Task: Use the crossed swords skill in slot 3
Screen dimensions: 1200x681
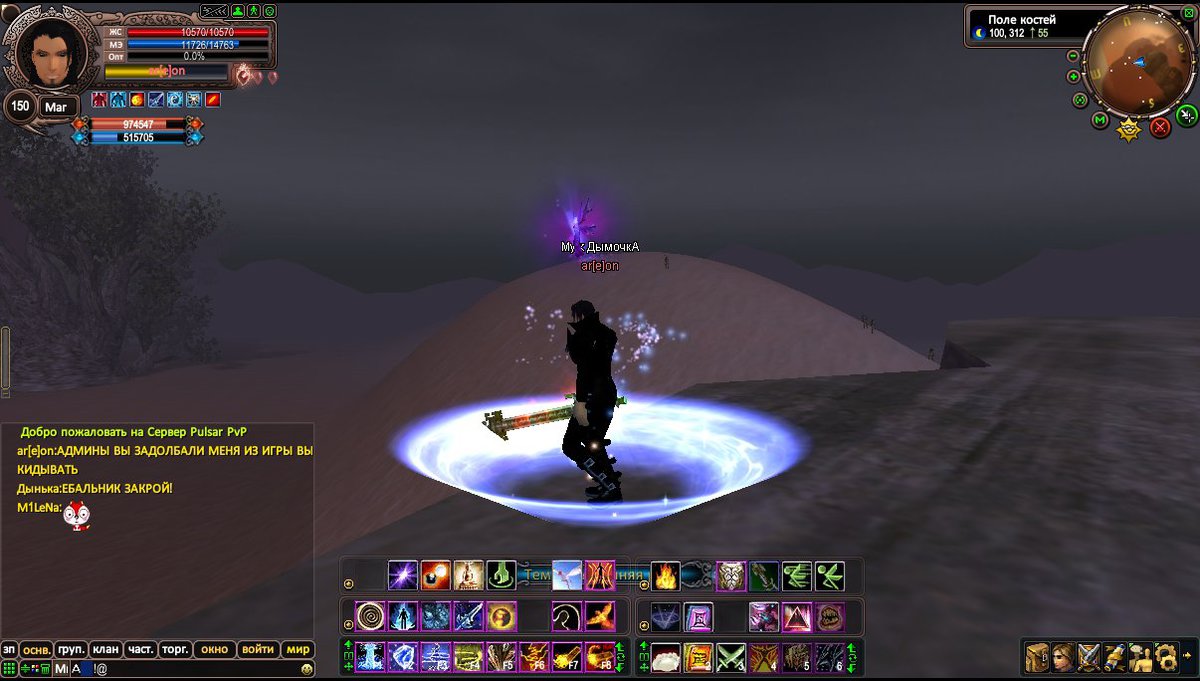Action: point(731,657)
